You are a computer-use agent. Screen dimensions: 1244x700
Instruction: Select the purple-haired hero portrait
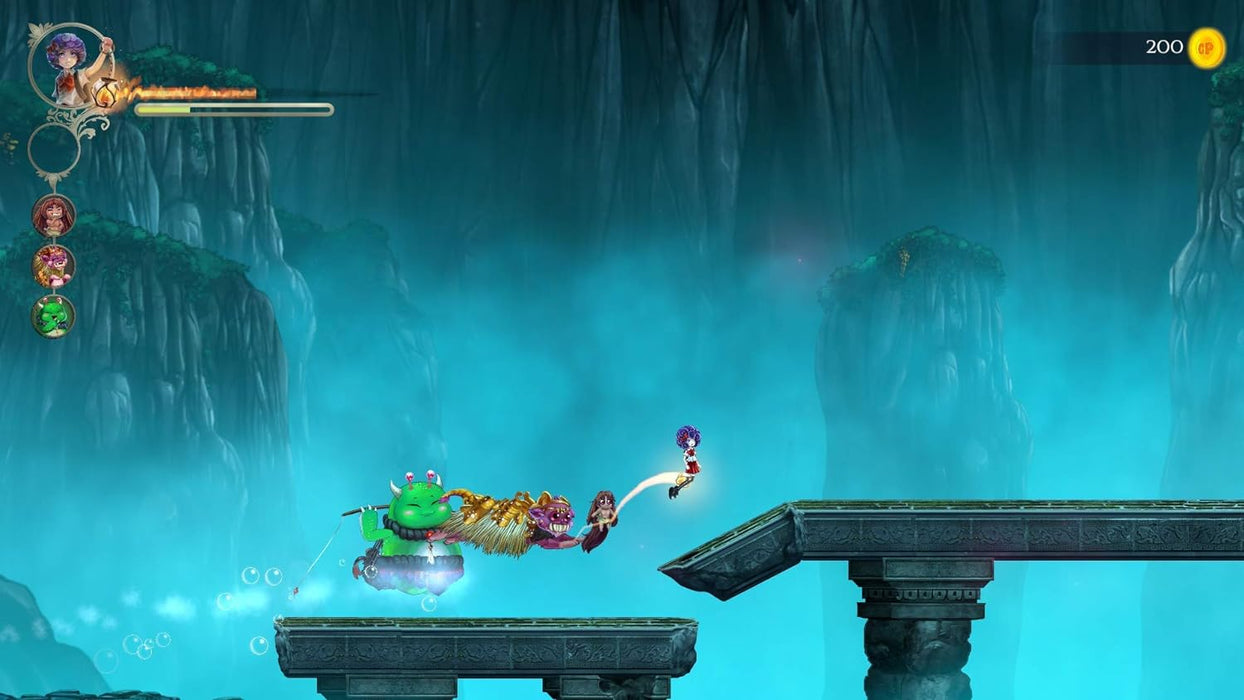point(67,66)
